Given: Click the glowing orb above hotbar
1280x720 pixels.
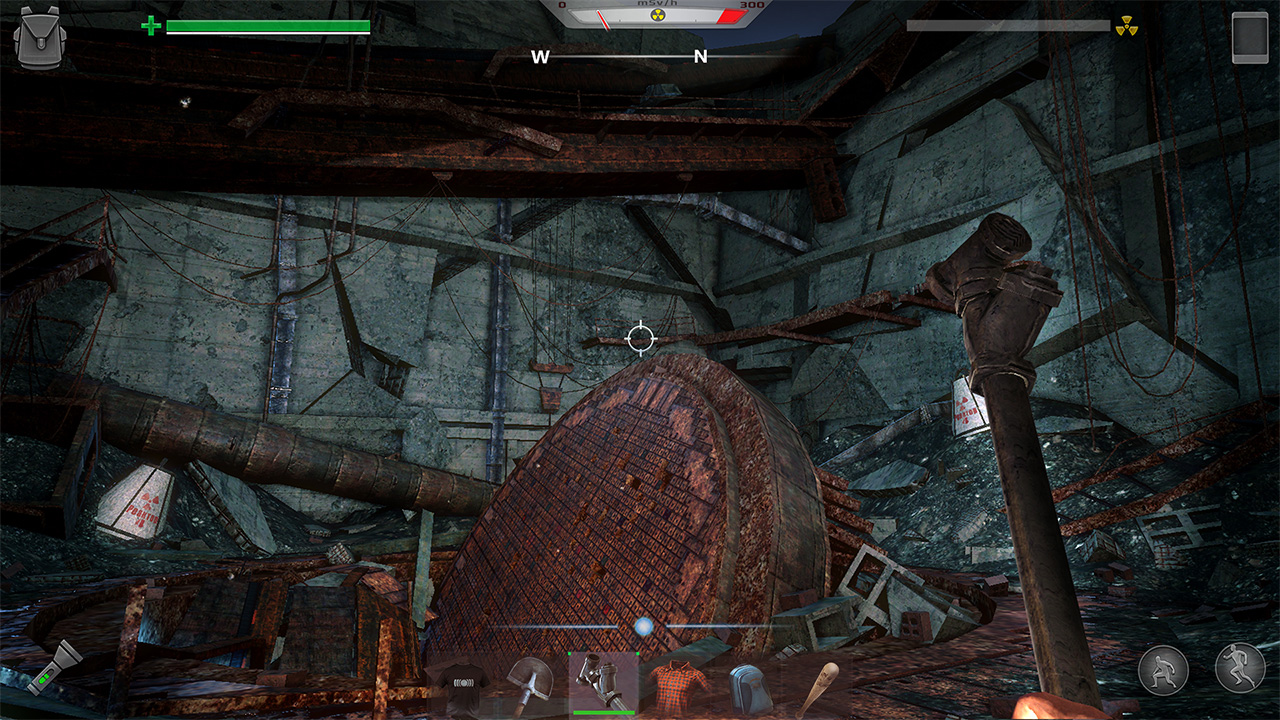Looking at the screenshot, I should 642,625.
